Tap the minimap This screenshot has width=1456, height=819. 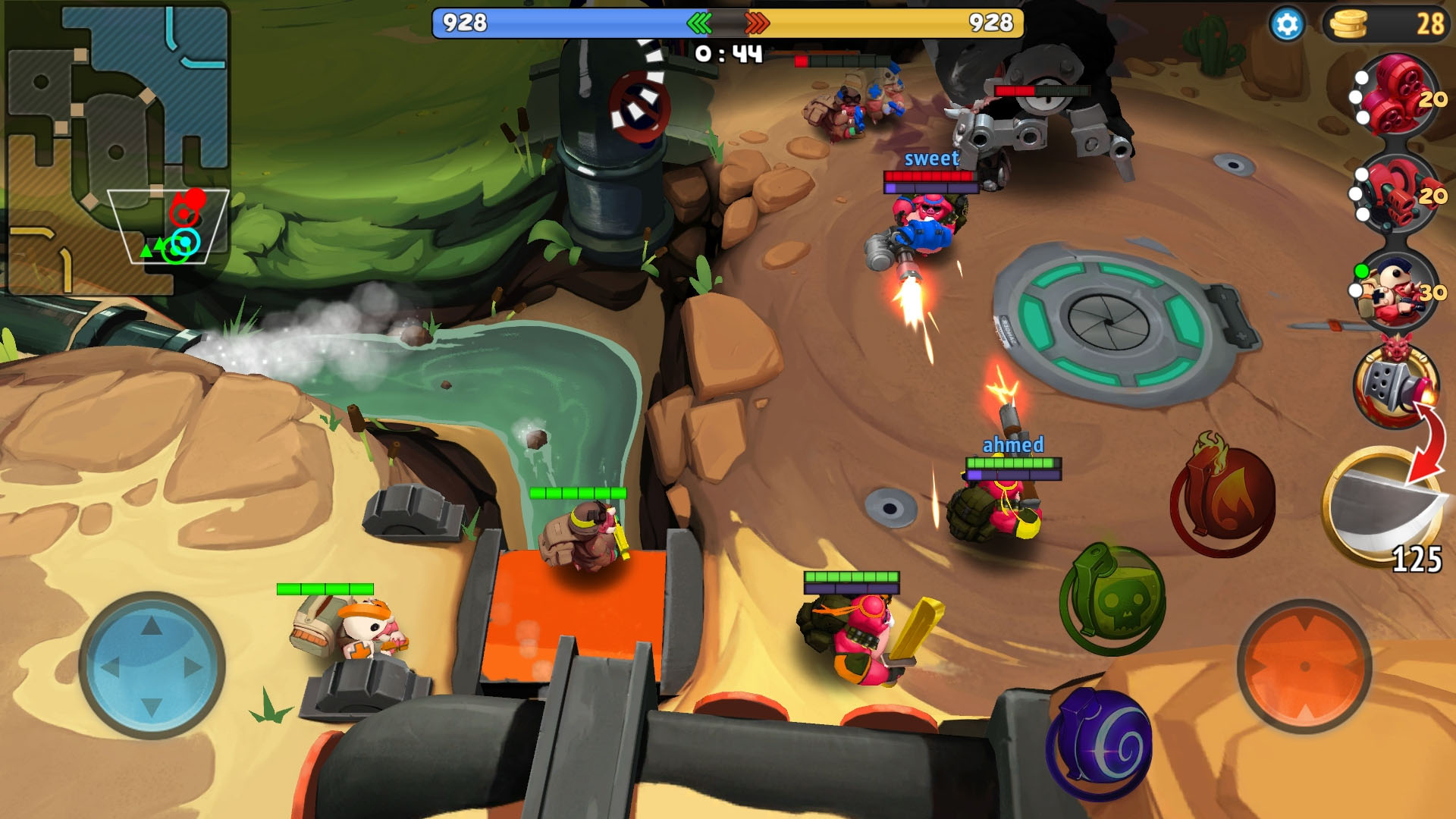(x=118, y=148)
